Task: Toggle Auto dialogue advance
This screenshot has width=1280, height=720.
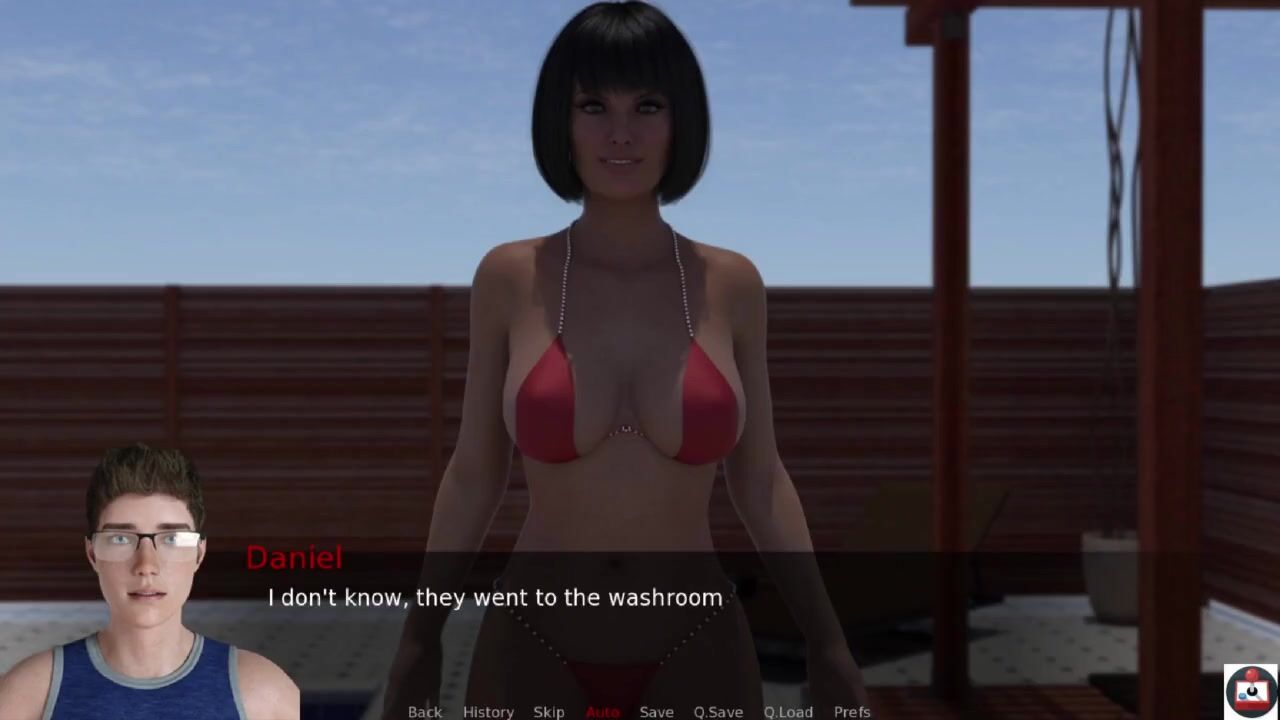Action: click(602, 711)
